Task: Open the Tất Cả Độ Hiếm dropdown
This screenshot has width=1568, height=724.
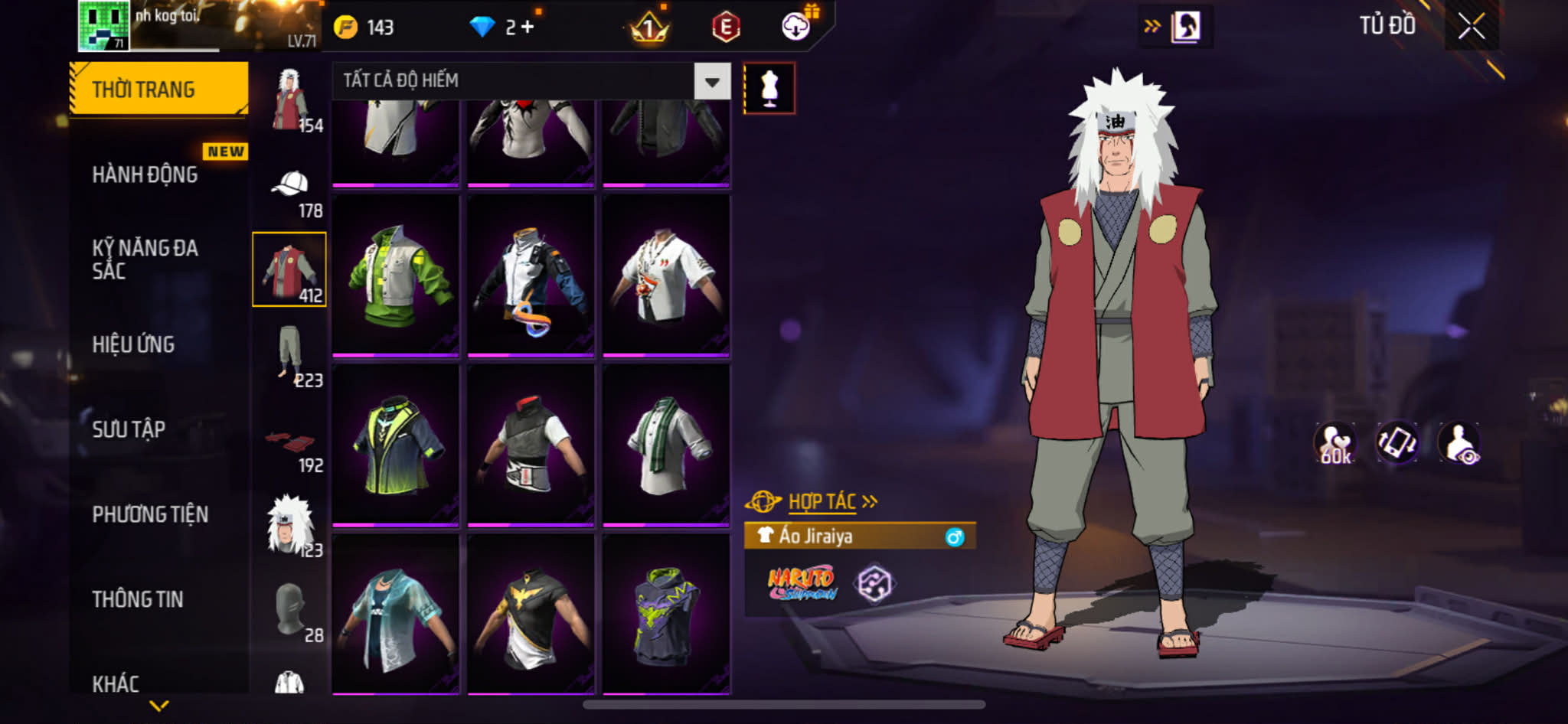Action: [x=712, y=81]
